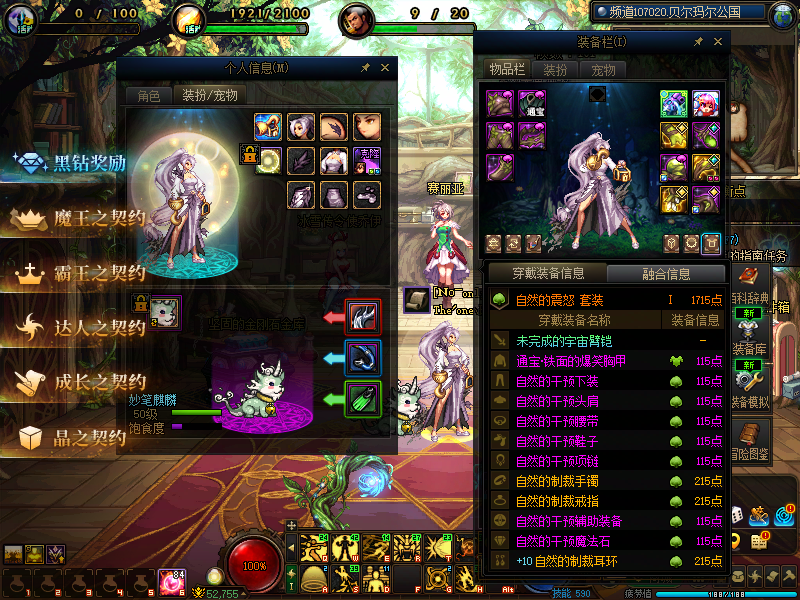Image resolution: width=800 pixels, height=600 pixels.
Task: Switch to the 角色 tab
Action: coord(148,96)
